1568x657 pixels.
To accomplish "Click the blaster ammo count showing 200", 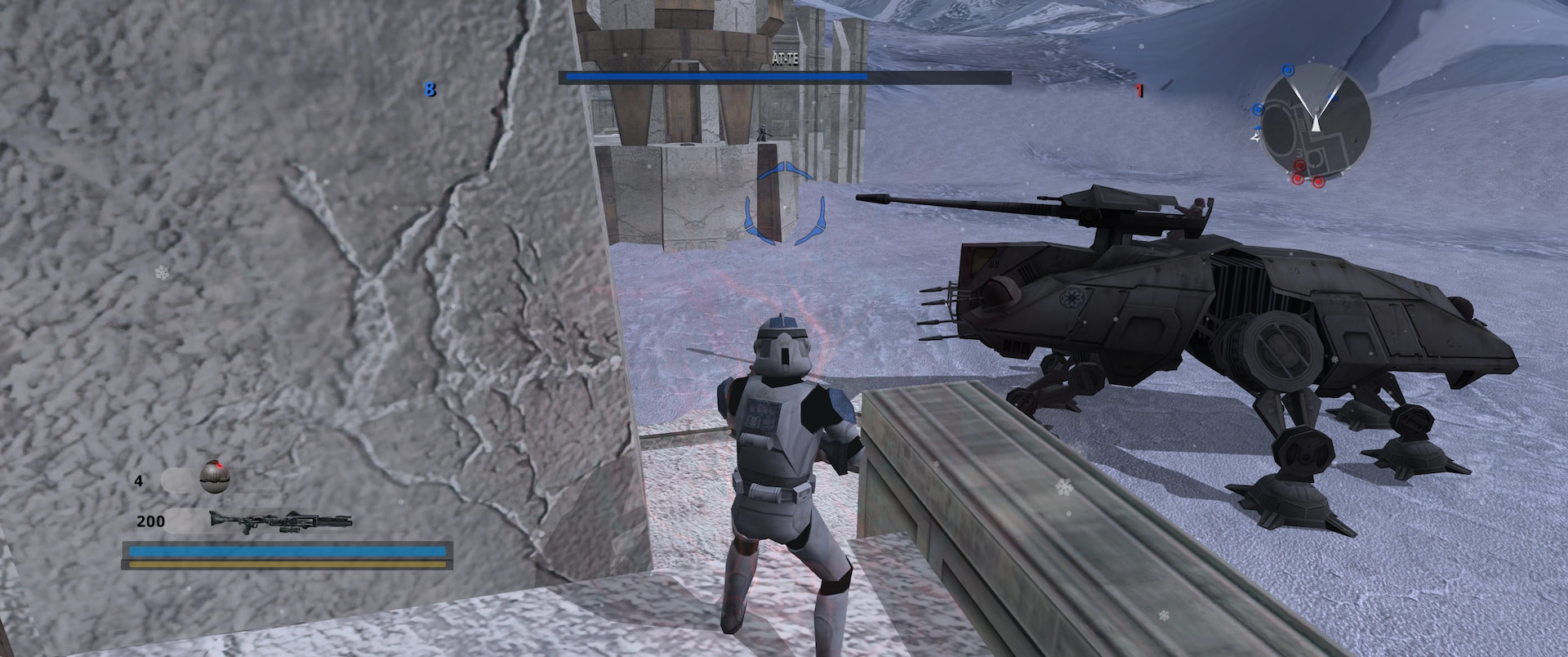I will pos(152,521).
